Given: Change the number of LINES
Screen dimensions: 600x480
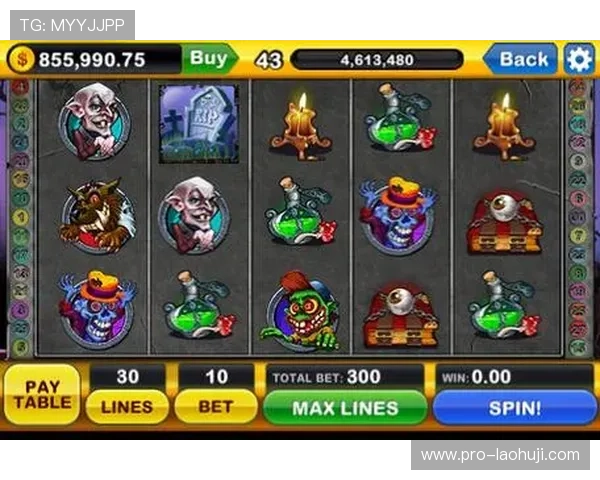Looking at the screenshot, I should tap(127, 407).
